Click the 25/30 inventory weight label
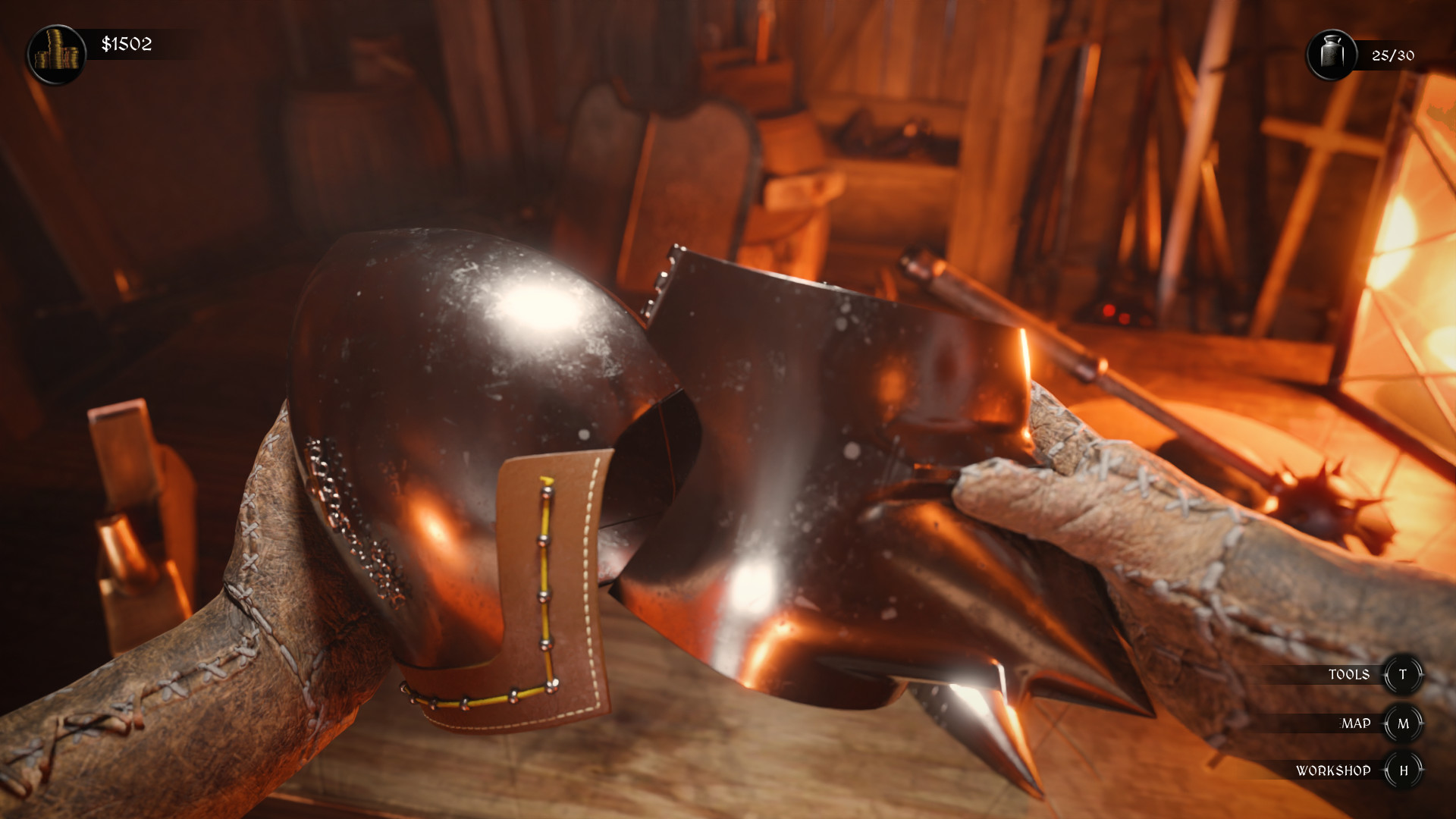Screen dimensions: 1456x819 tap(1394, 55)
